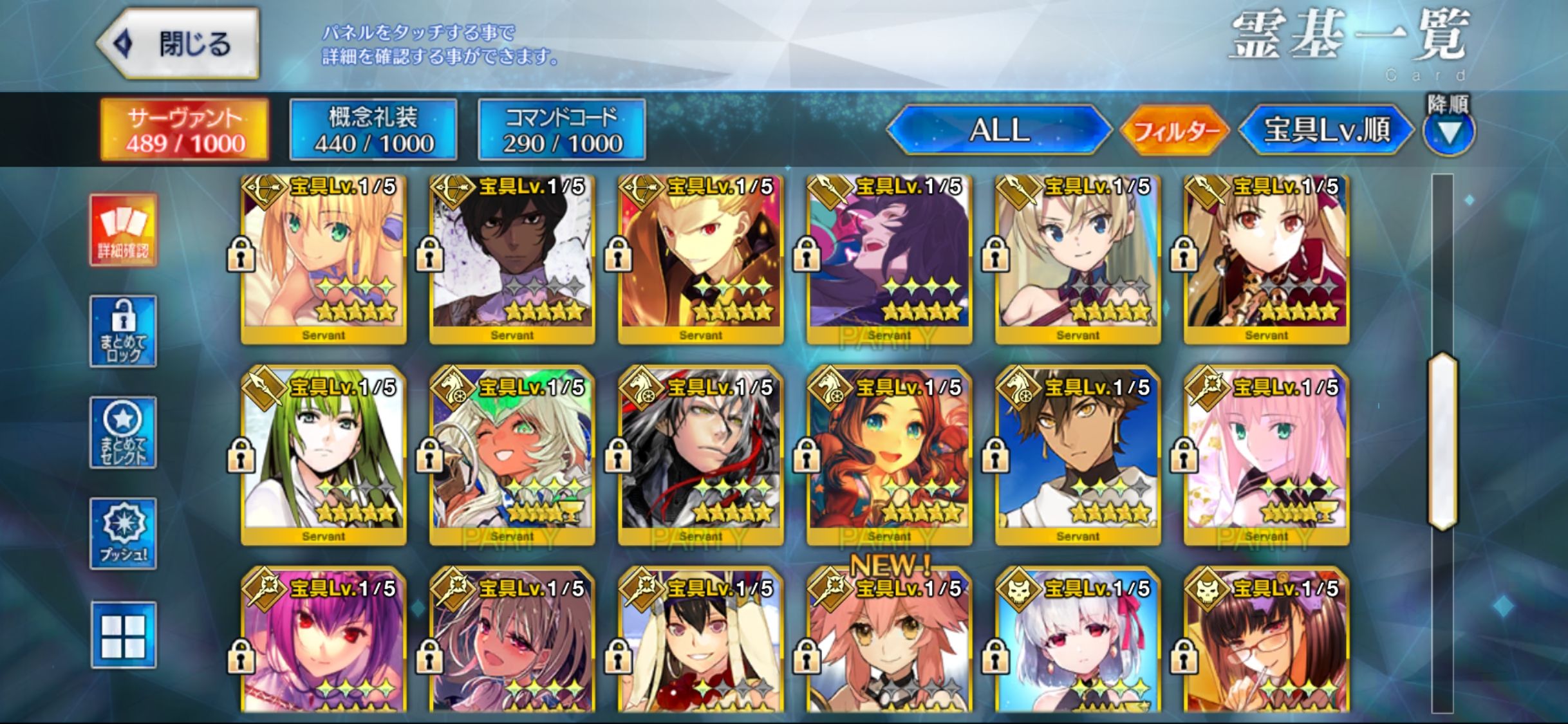Viewport: 1568px width, 724px height.
Task: Open the フィルター options
Action: coord(1175,131)
